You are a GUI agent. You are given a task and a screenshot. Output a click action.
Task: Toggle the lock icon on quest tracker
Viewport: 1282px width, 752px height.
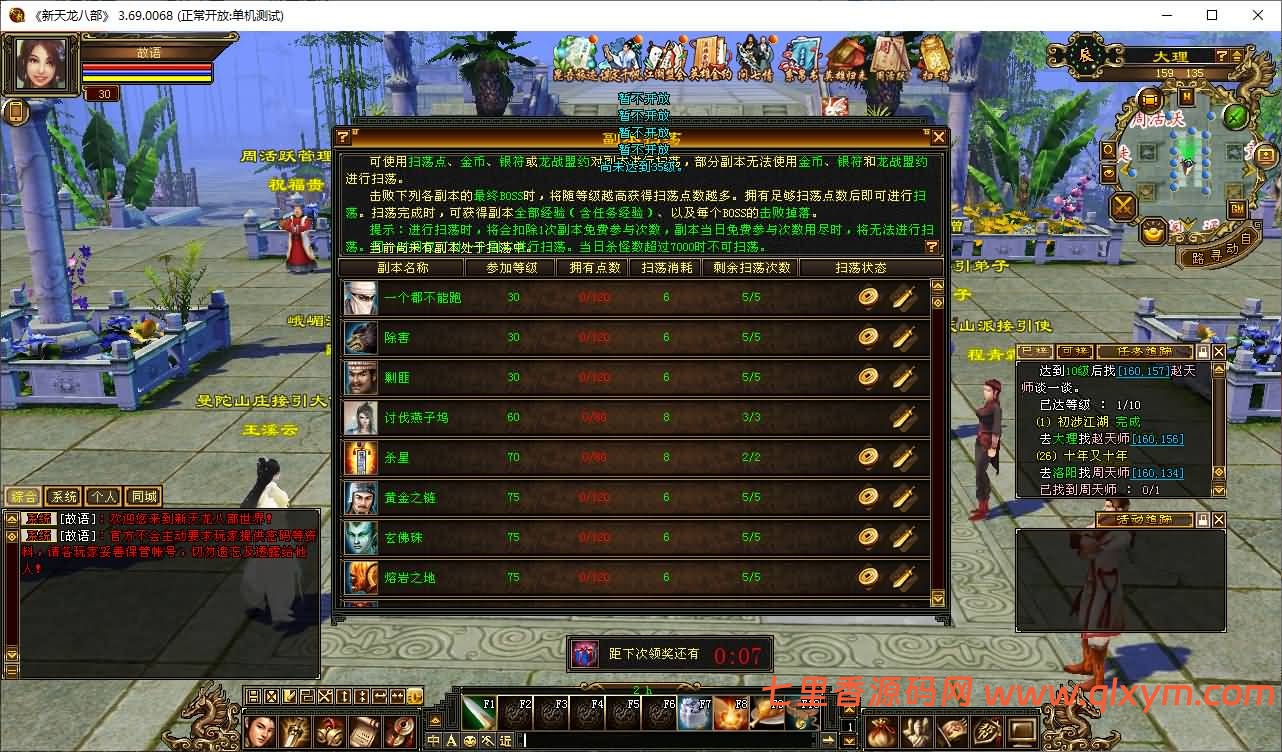[1202, 352]
